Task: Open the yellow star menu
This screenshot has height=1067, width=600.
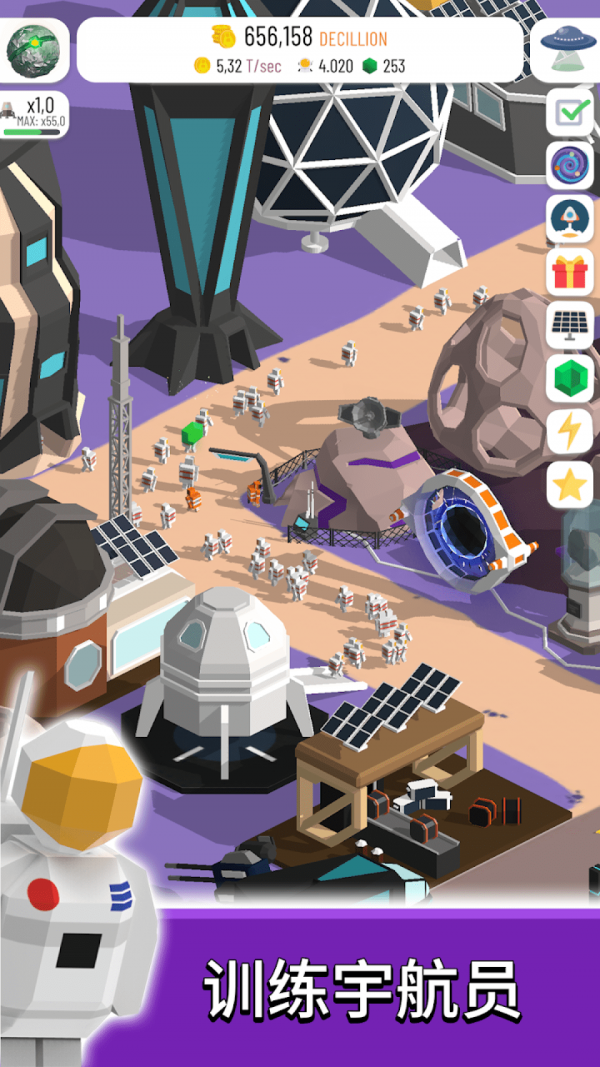Action: pos(571,485)
